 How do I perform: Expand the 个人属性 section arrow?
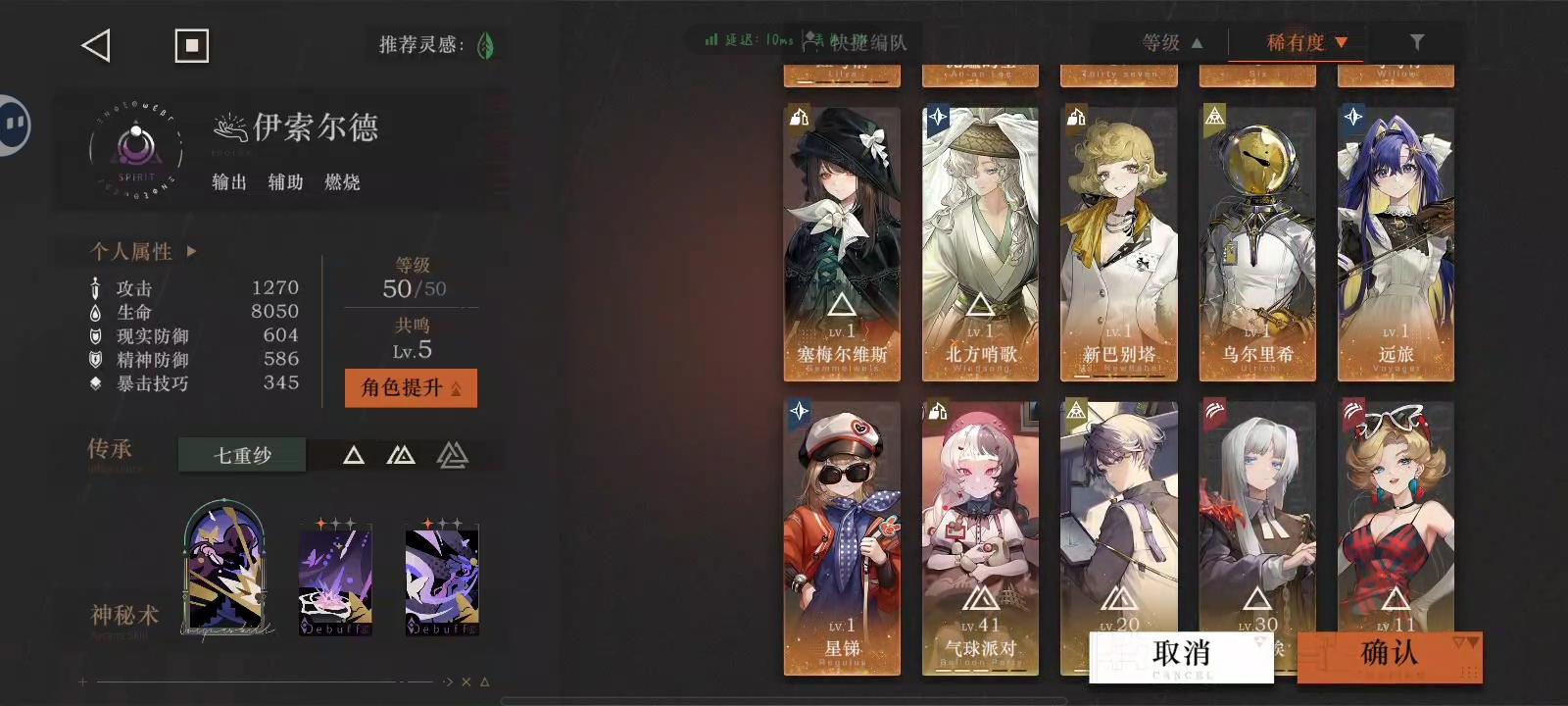192,251
